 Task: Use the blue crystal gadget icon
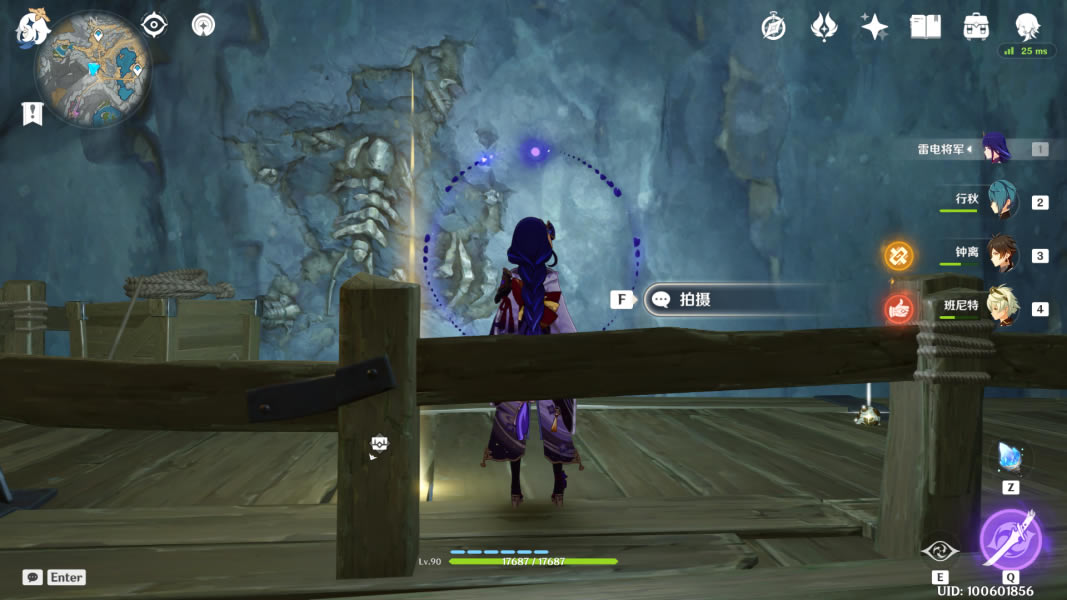pyautogui.click(x=1010, y=459)
